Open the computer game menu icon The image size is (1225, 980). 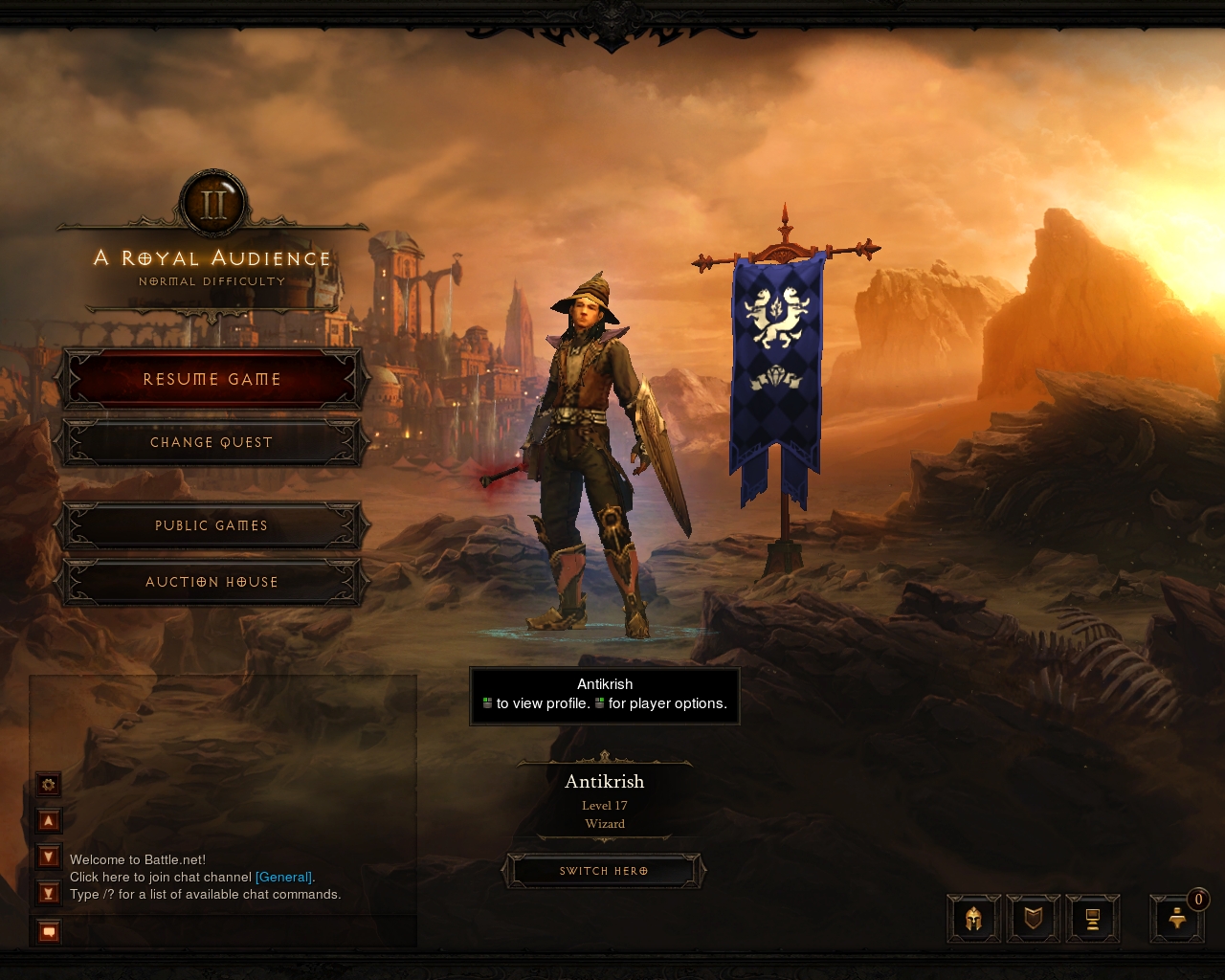1092,919
